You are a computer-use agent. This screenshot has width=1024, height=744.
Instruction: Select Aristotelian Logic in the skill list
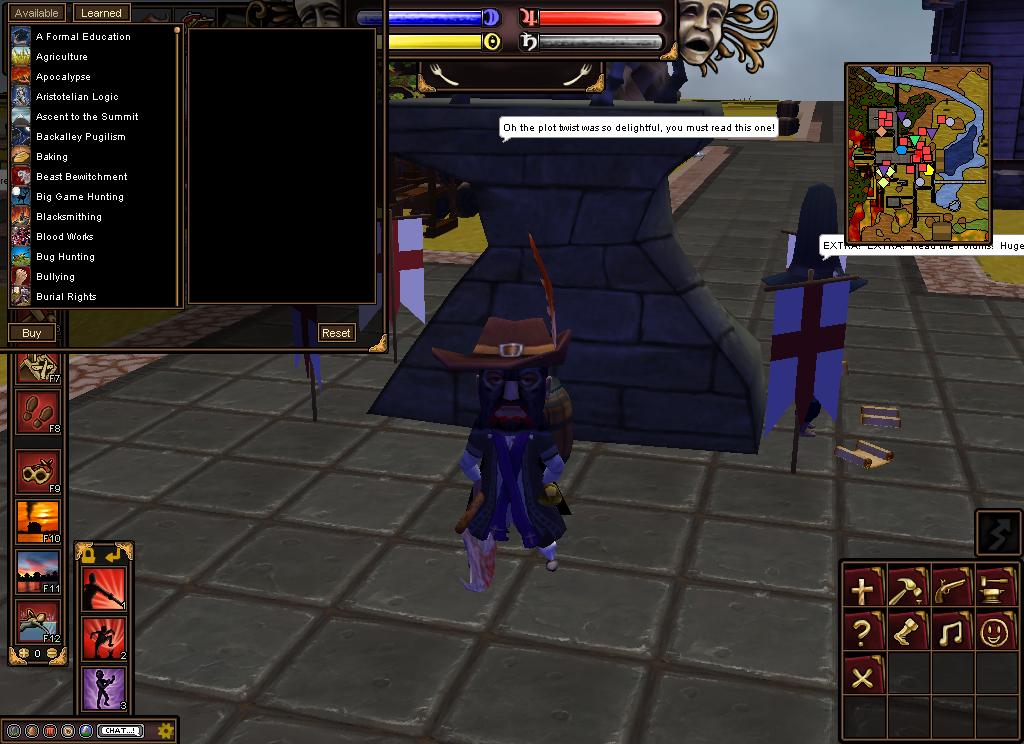click(x=77, y=97)
